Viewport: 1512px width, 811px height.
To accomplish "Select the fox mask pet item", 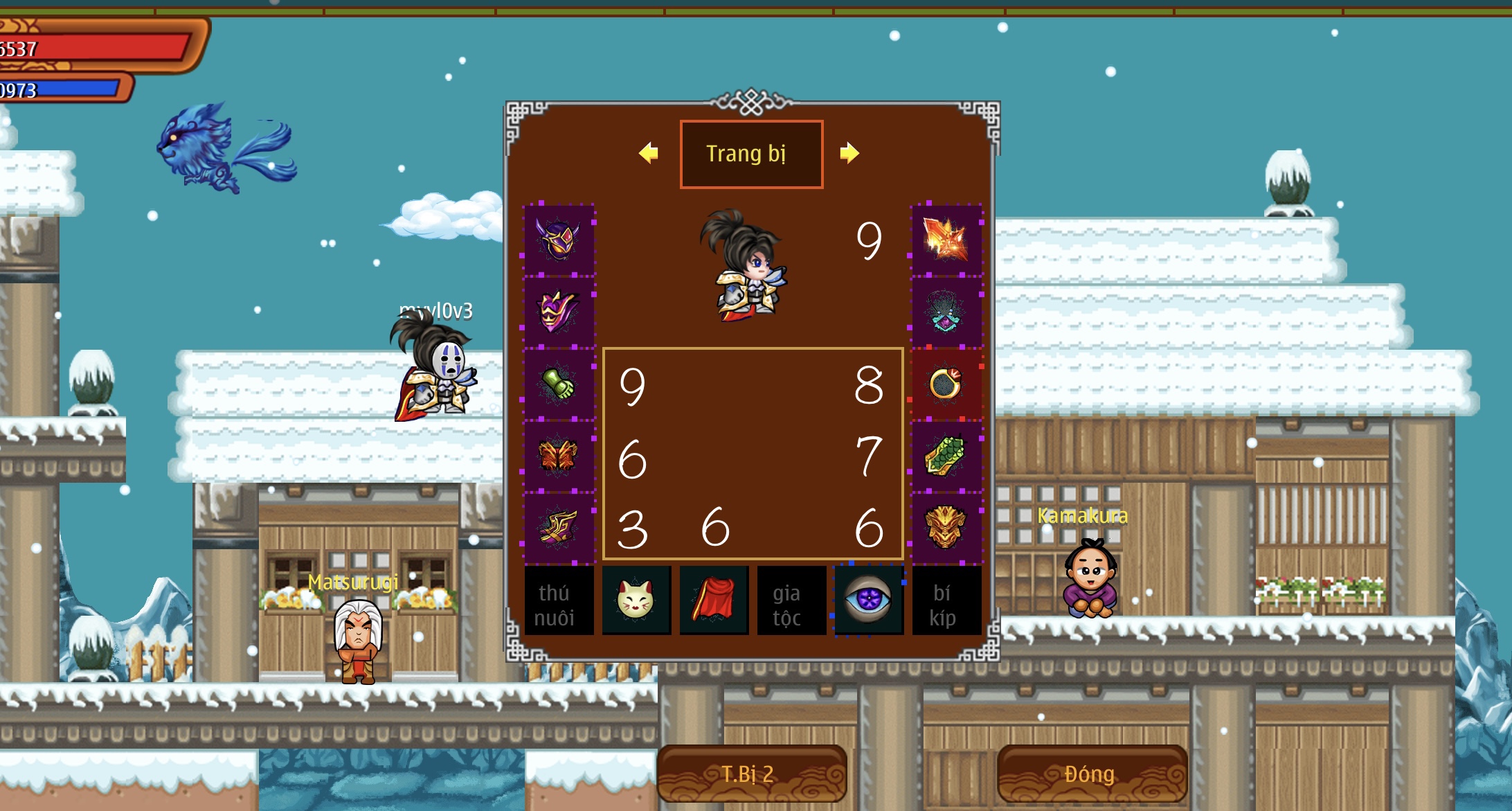I will [636, 601].
